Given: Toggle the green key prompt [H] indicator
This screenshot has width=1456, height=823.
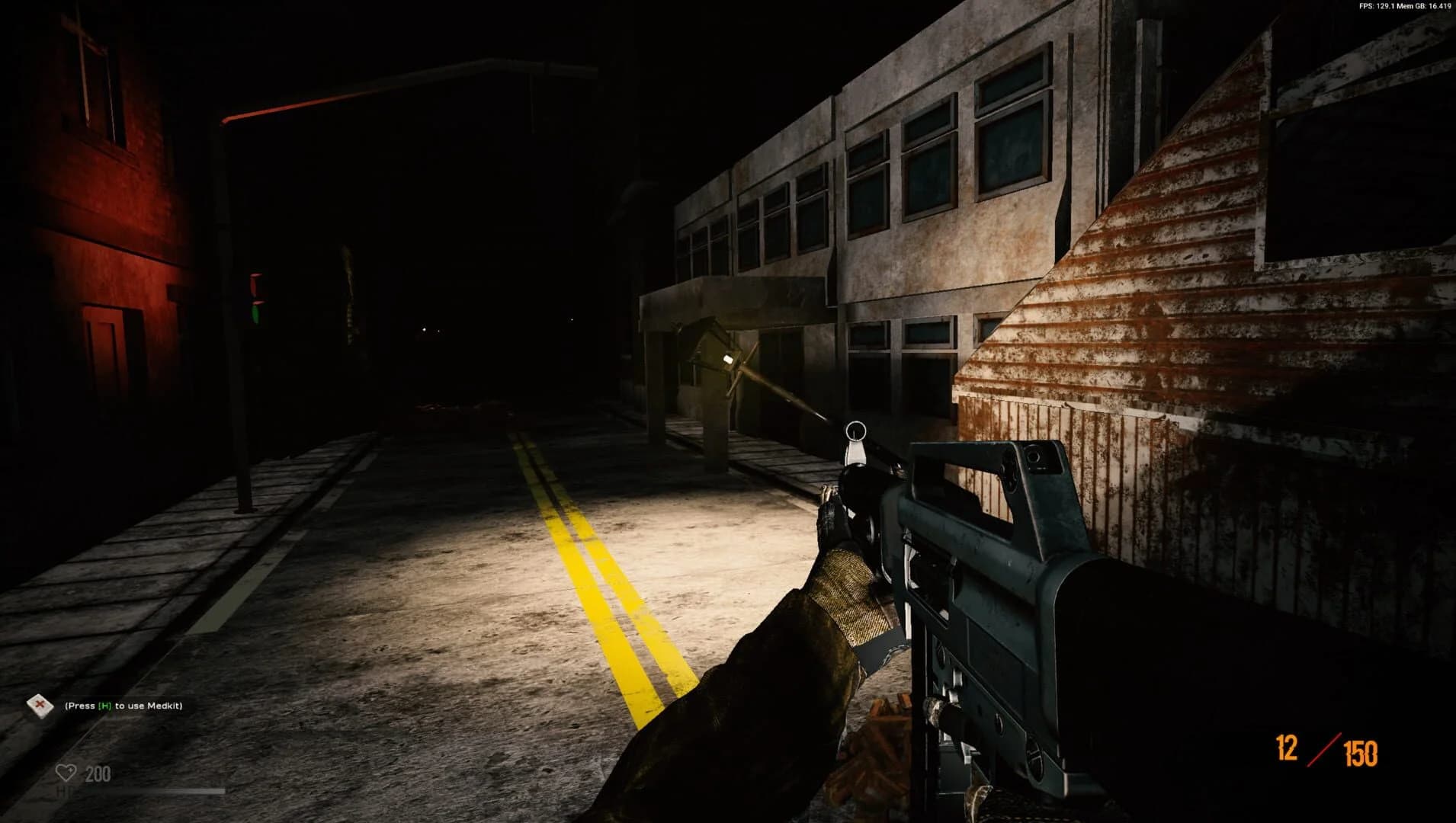Looking at the screenshot, I should tap(104, 706).
